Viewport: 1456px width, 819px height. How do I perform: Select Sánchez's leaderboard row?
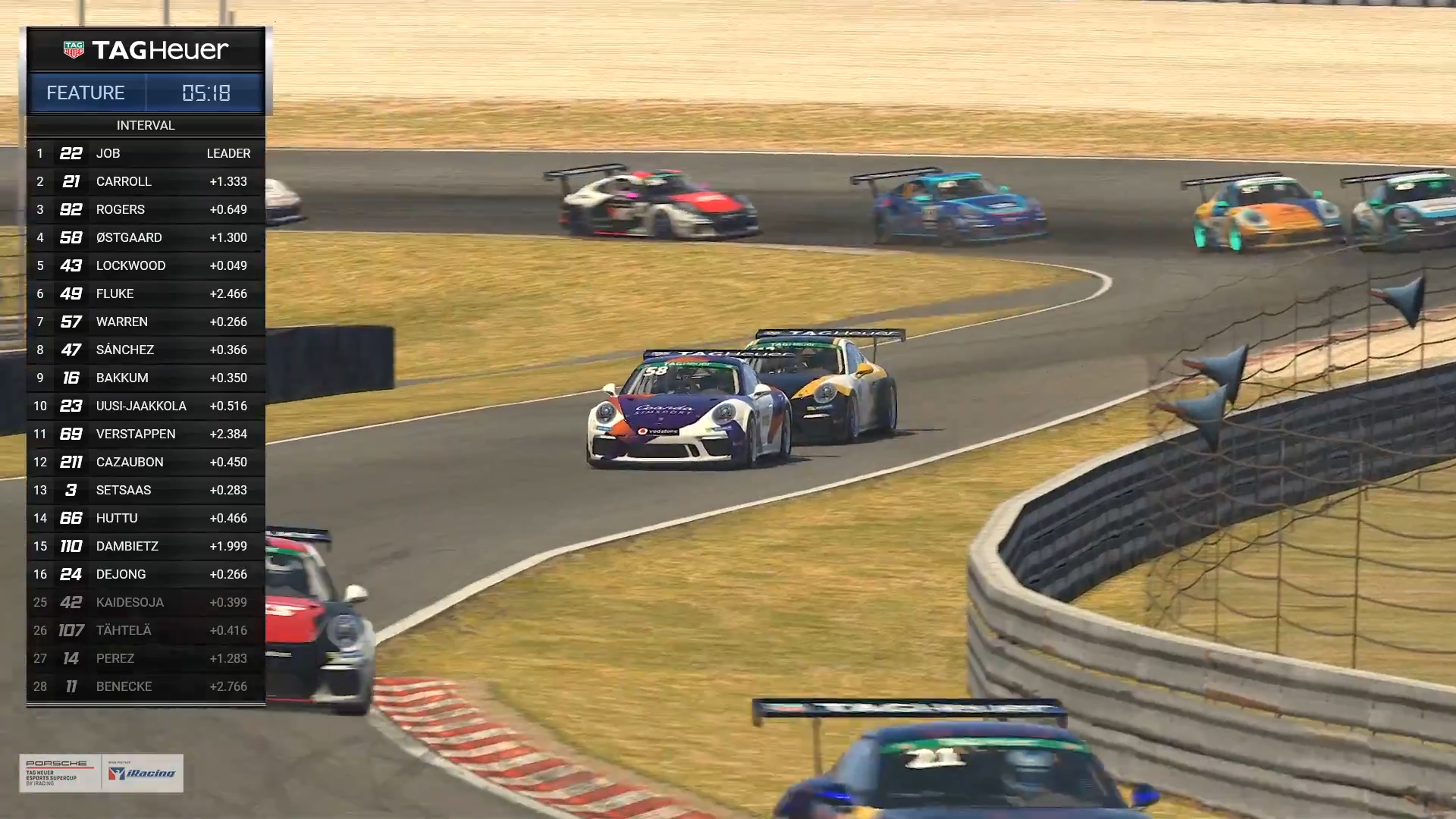click(146, 350)
